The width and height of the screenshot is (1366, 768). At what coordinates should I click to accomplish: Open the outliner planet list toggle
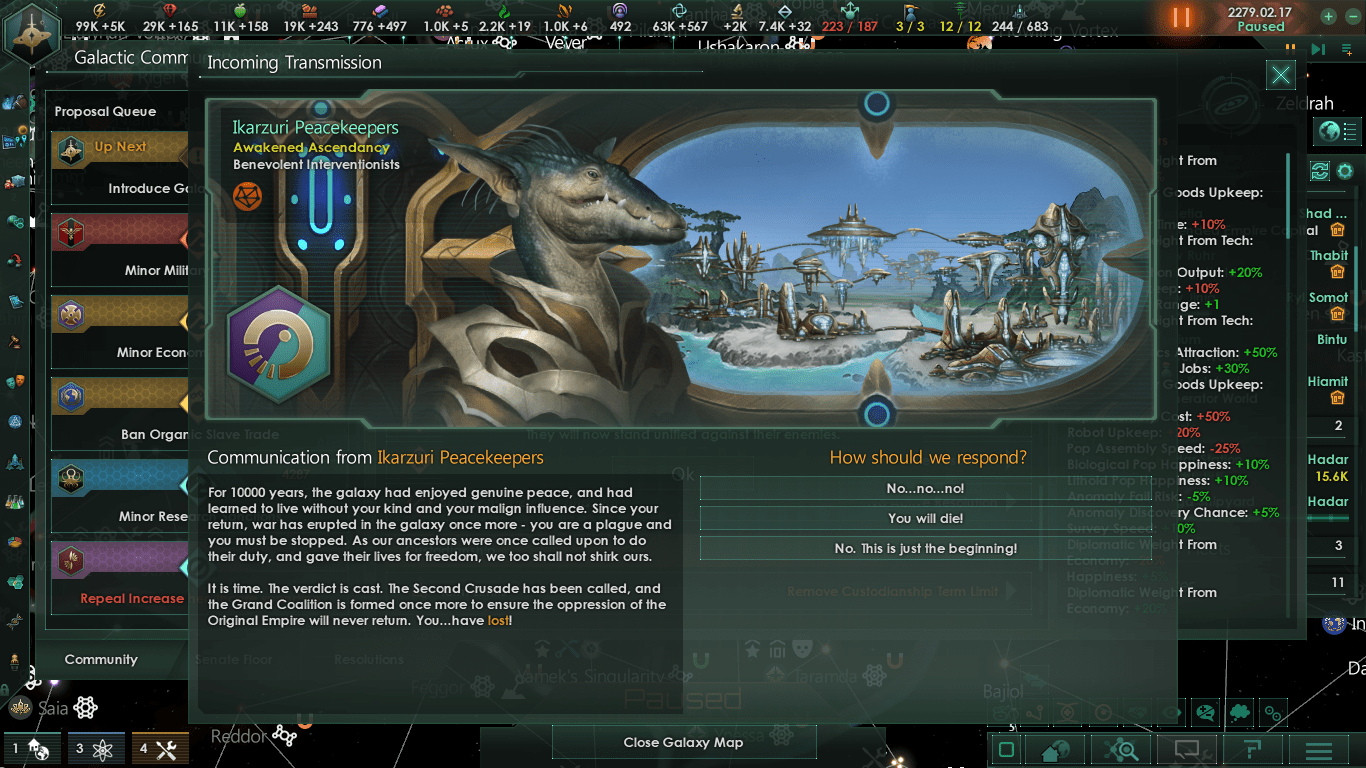[x=1338, y=130]
